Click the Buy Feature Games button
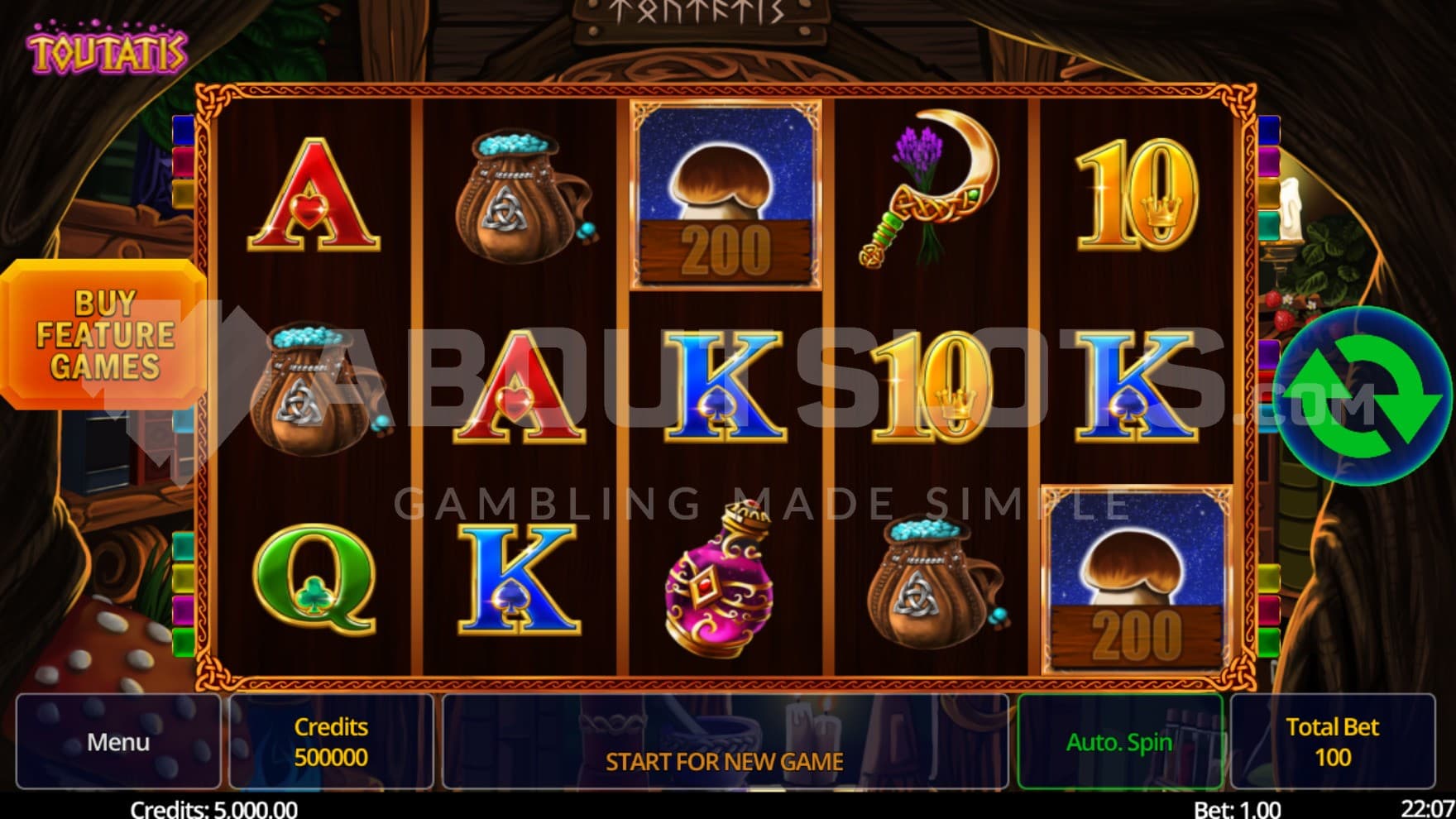This screenshot has width=1456, height=819. (103, 334)
